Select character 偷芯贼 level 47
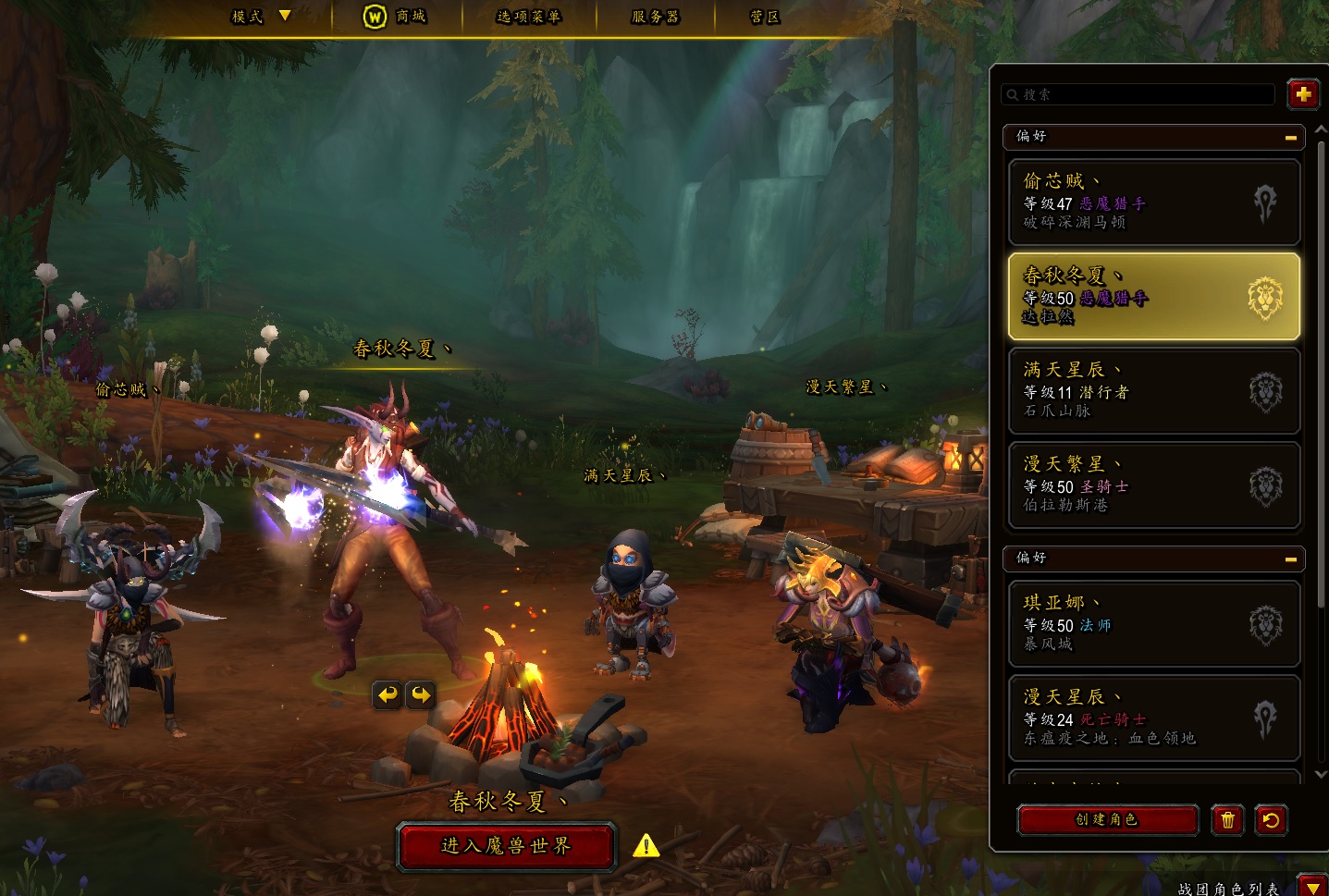 tap(1153, 202)
